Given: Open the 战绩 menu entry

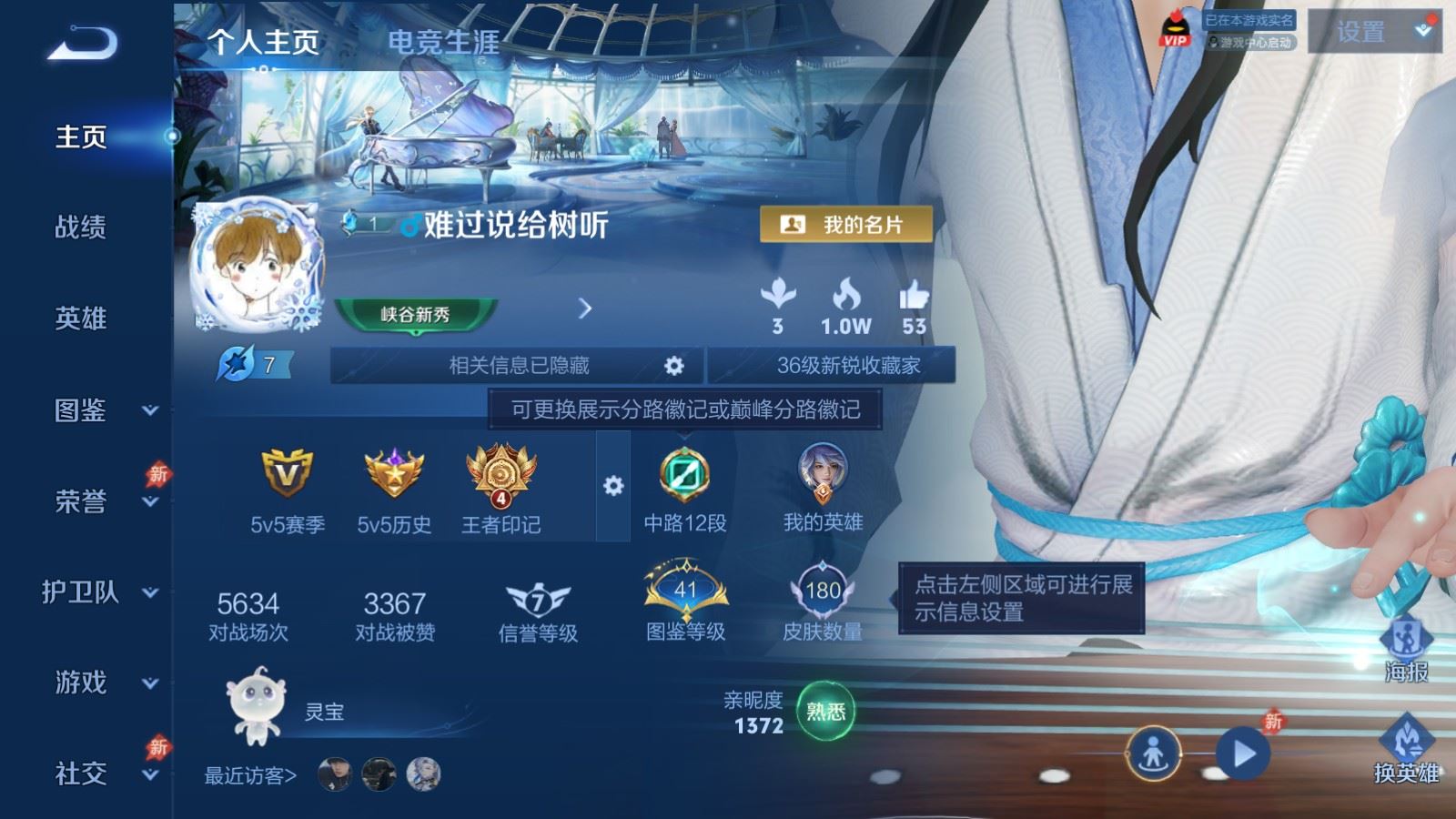Looking at the screenshot, I should coord(81,227).
